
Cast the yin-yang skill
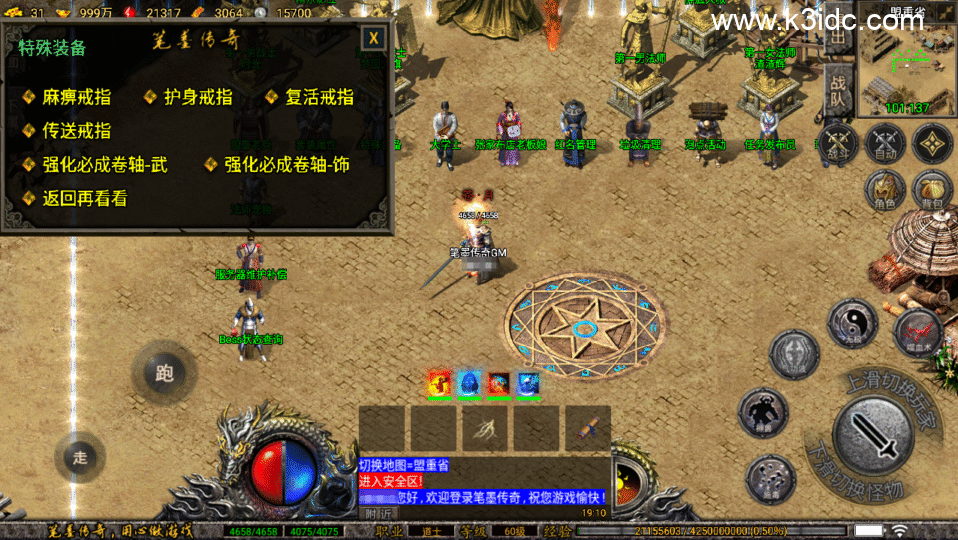point(852,324)
